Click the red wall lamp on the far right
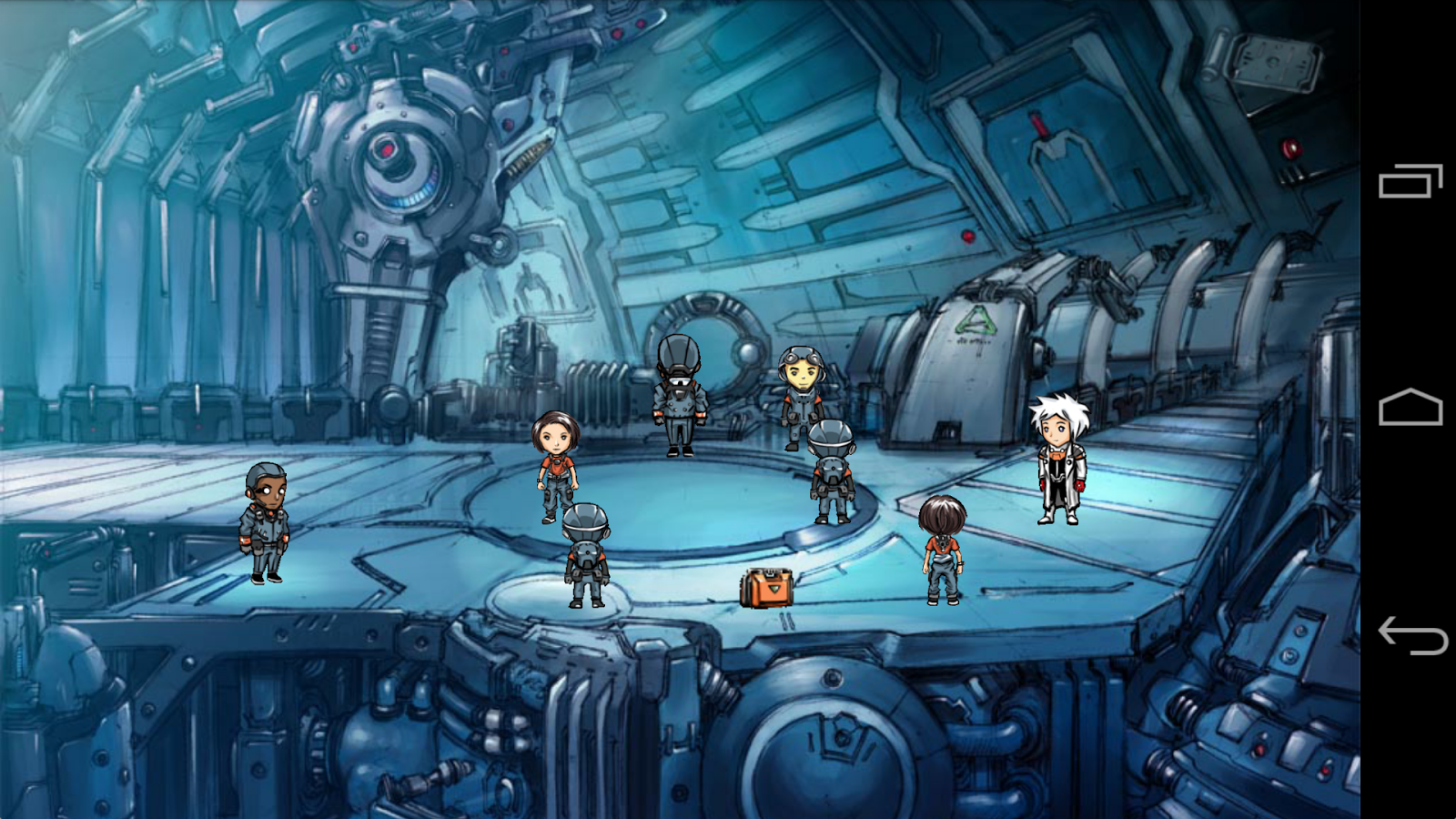 coord(1289,149)
